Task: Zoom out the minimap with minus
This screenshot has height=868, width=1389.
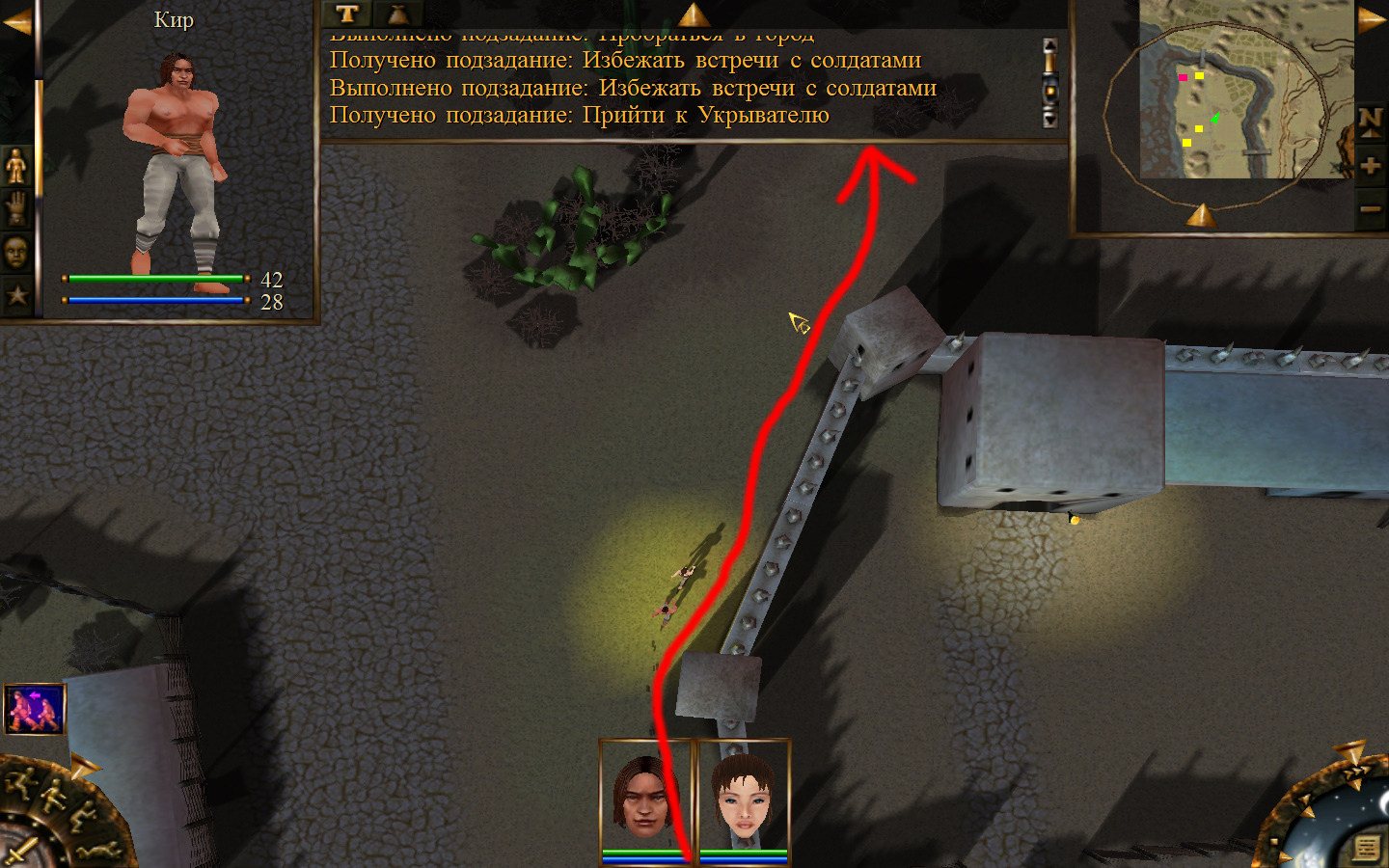Action: (1371, 209)
